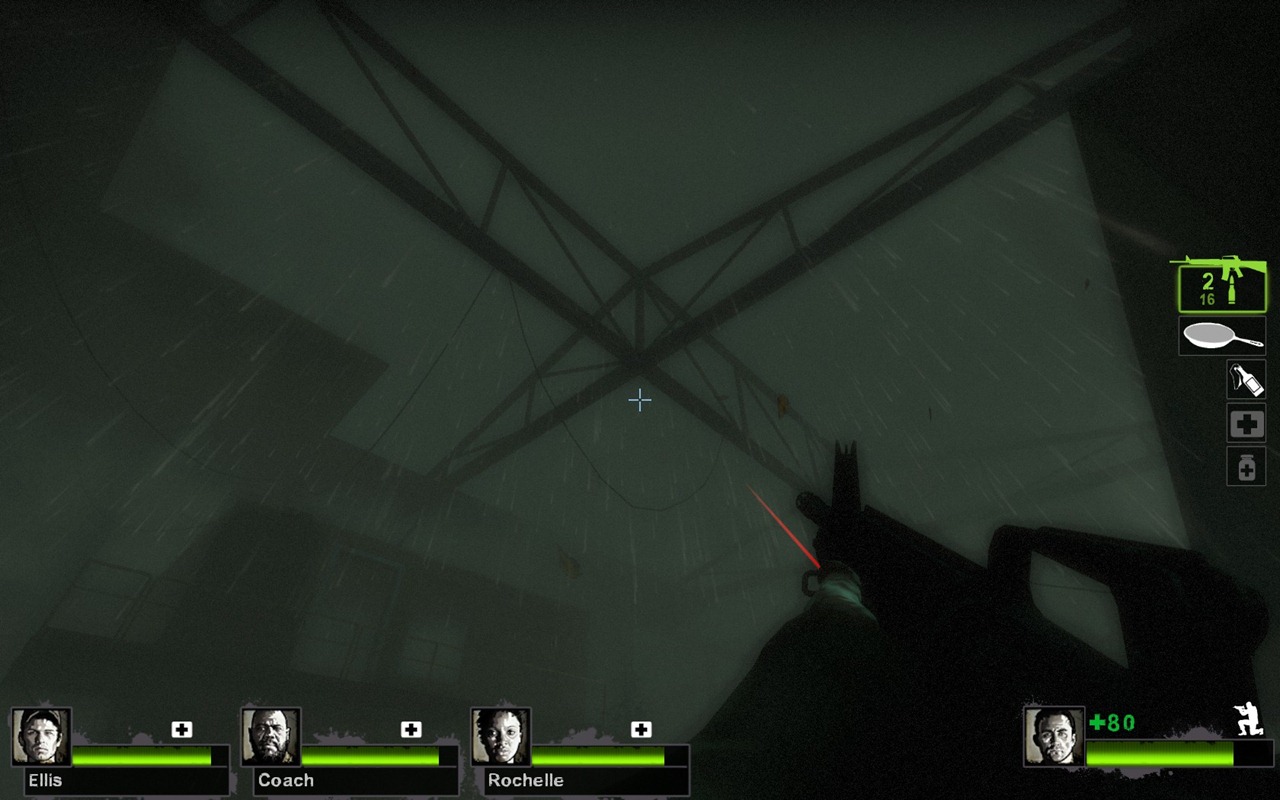Screen dimensions: 1280x800
Task: Switch to the frying pan melee slot
Action: click(x=1222, y=336)
